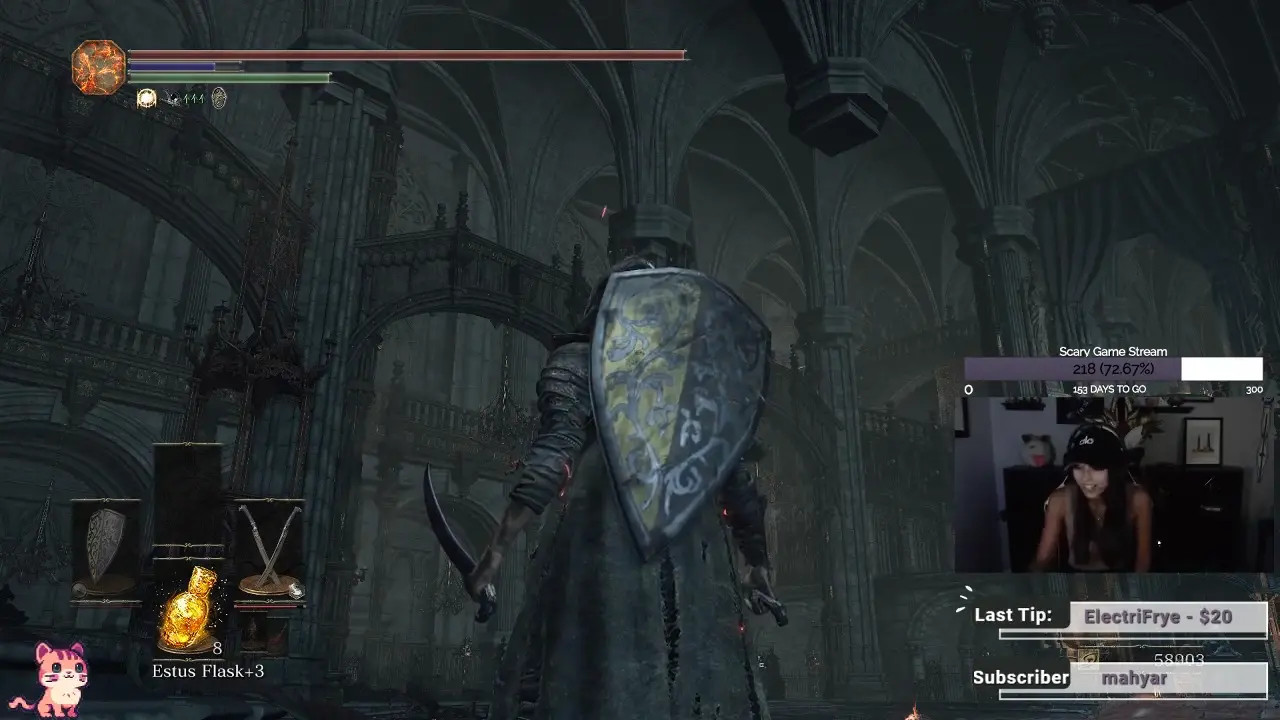The image size is (1280, 720).
Task: Click the oval ring status effect icon
Action: click(x=218, y=98)
